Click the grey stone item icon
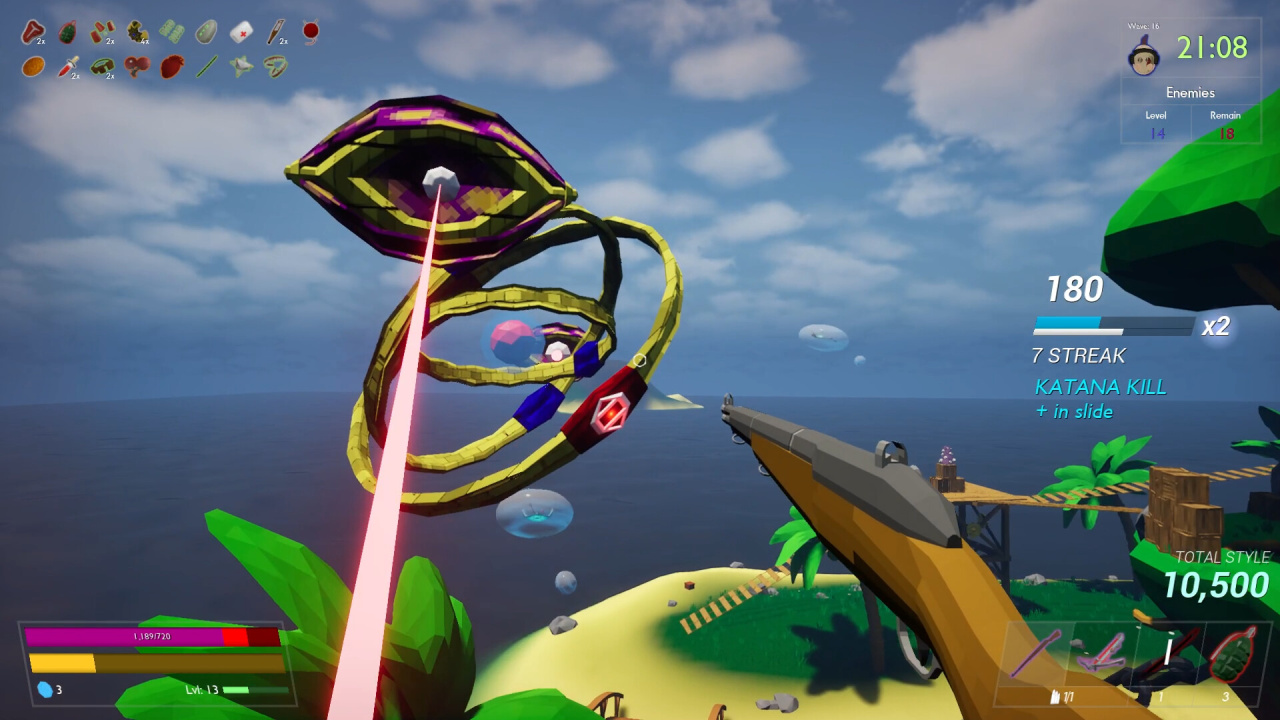 click(206, 32)
